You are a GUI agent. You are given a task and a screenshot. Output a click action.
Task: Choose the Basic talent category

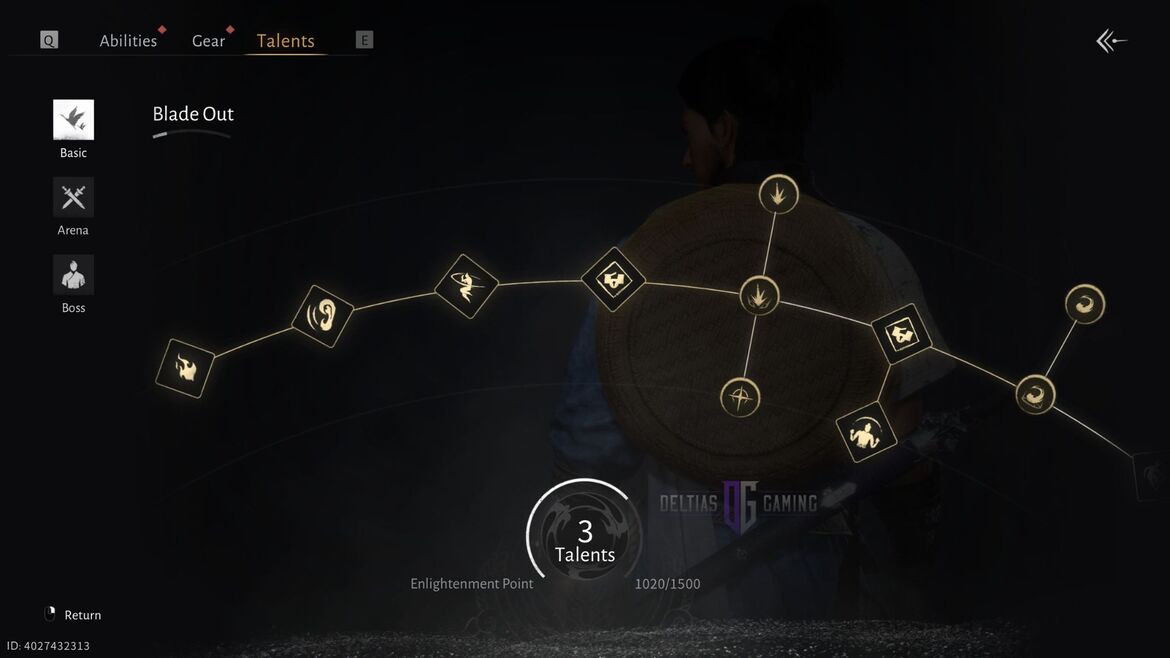[73, 120]
